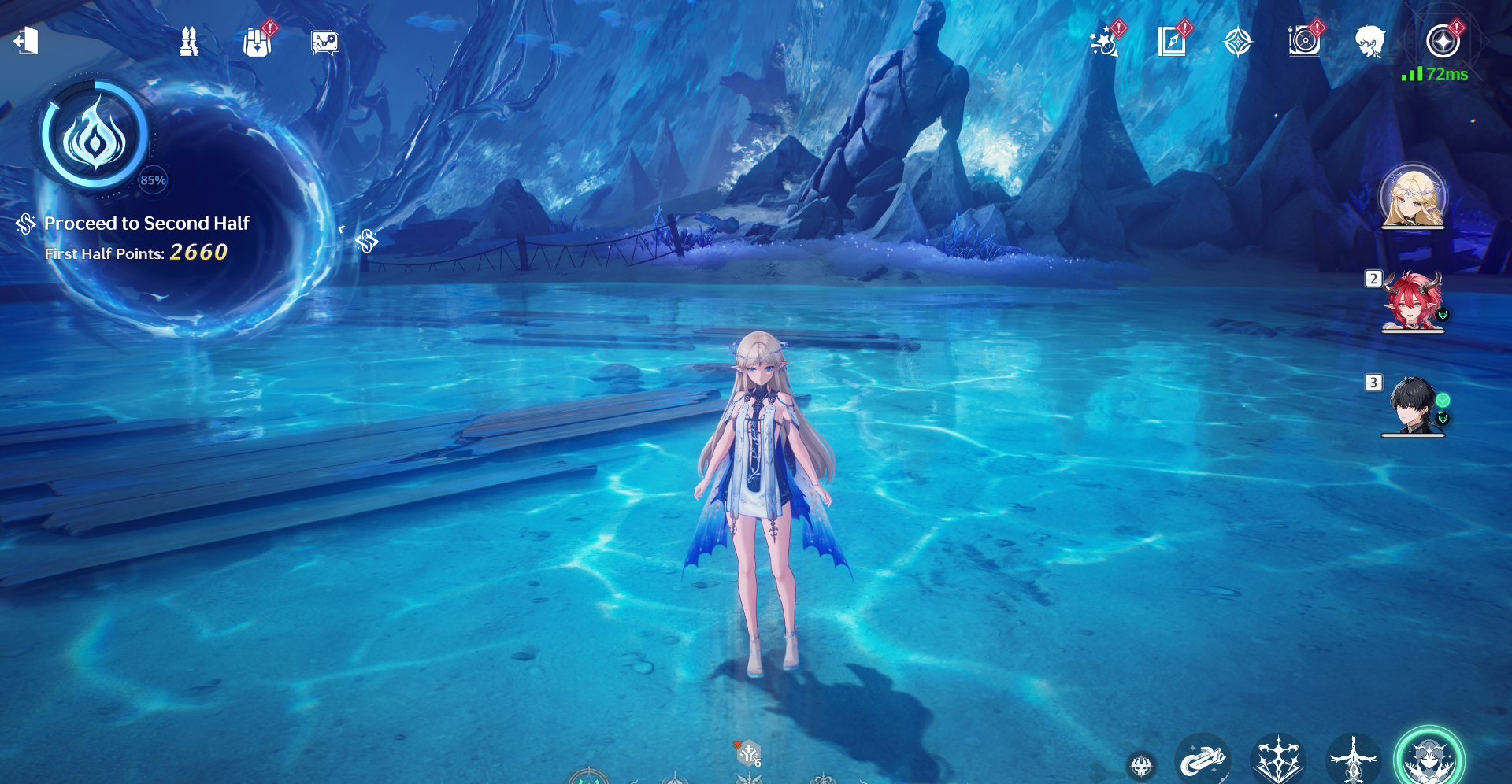Open the chess pieces menu icon
This screenshot has width=1512, height=784.
pyautogui.click(x=189, y=42)
